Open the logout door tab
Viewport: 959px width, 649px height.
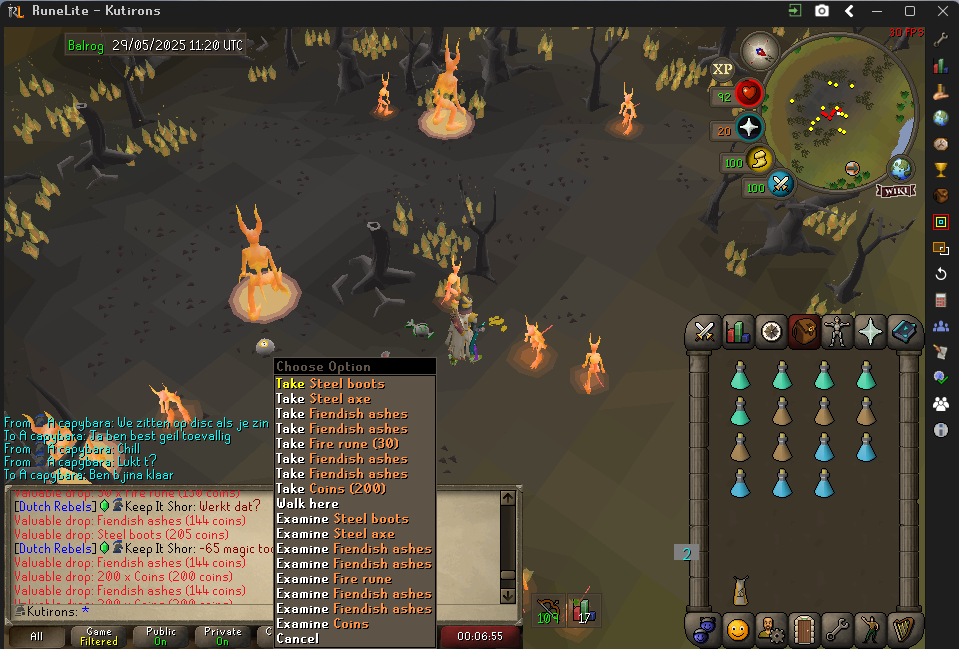pos(804,629)
